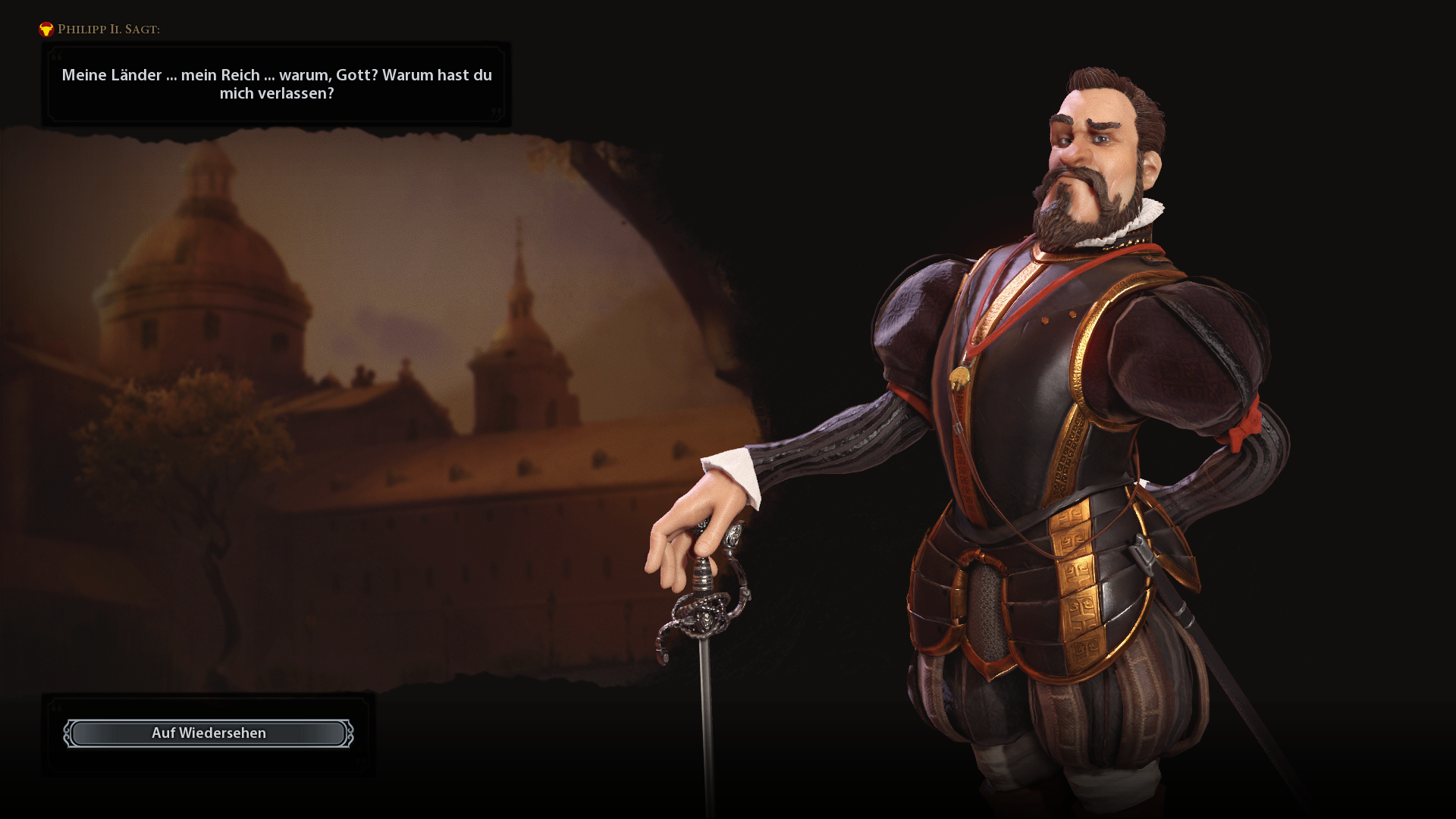Choose the Auf Wiedersehen reply
Viewport: 1456px width, 819px height.
(x=209, y=733)
